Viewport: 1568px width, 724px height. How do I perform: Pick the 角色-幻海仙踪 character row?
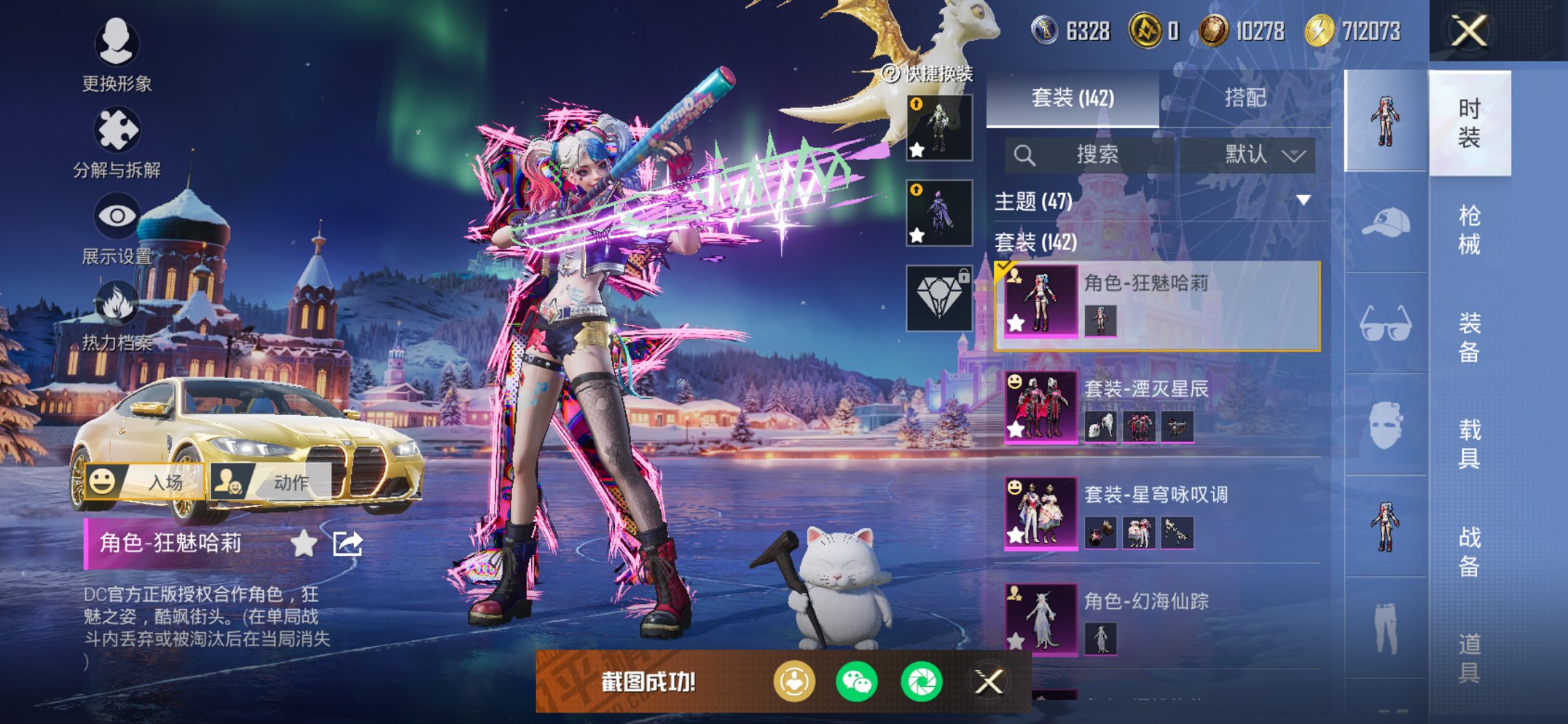pyautogui.click(x=1159, y=619)
